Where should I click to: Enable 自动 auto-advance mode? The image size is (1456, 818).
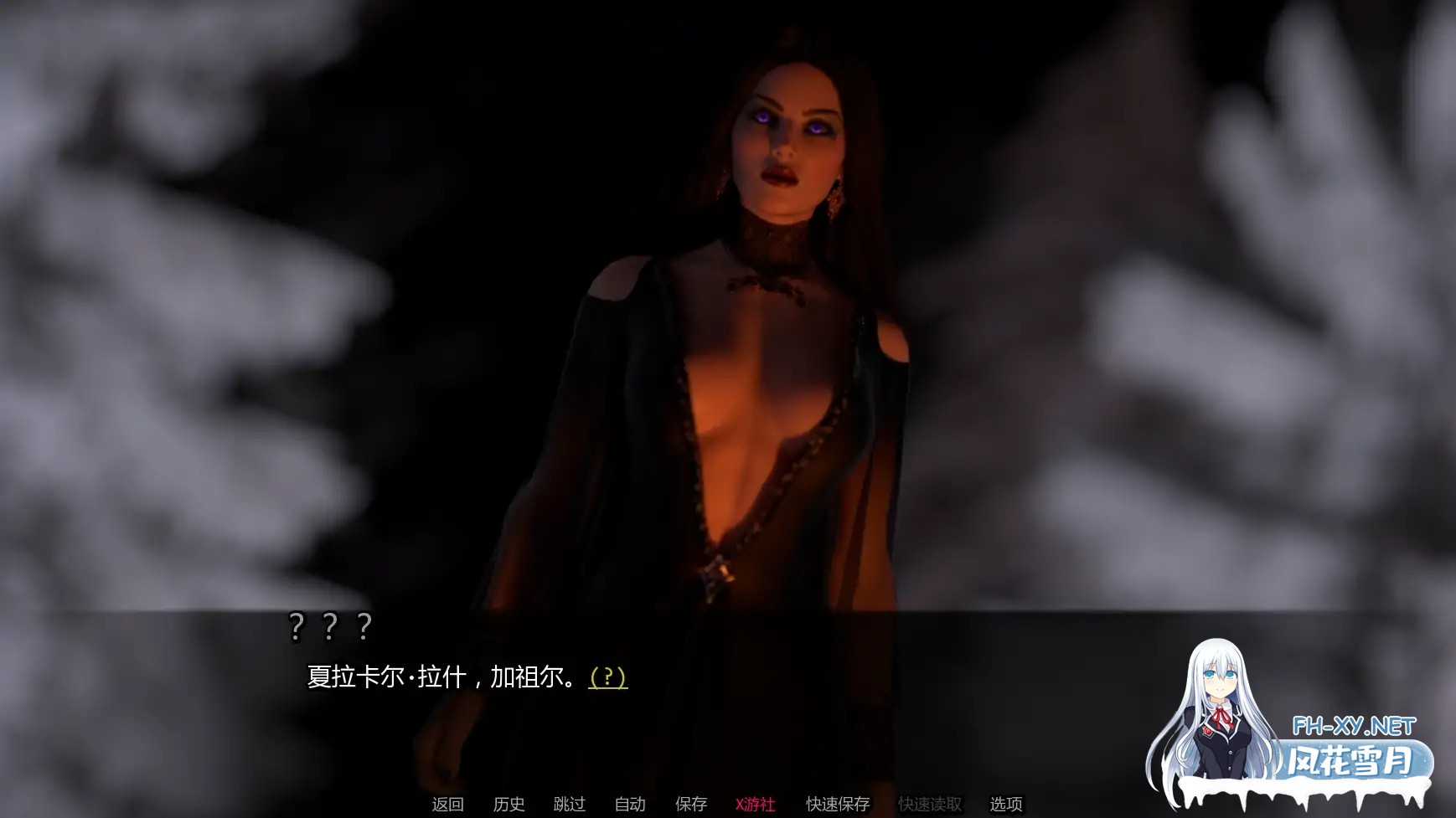point(629,804)
